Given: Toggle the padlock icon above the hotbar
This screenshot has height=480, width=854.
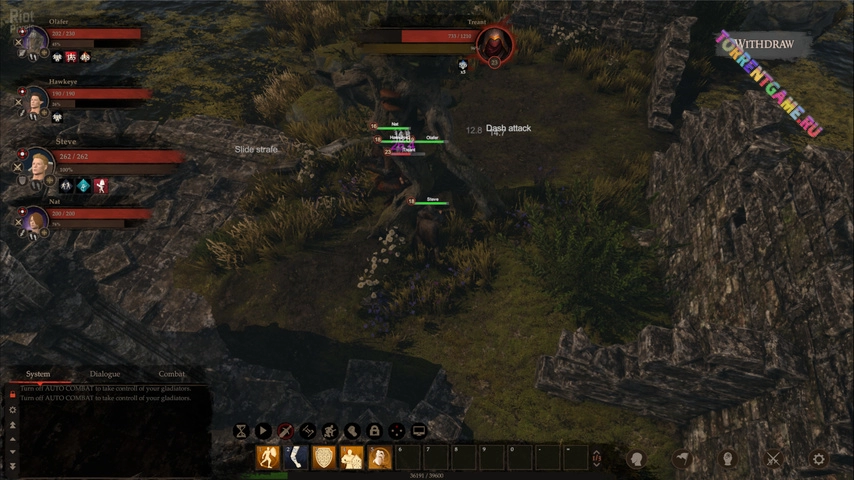Looking at the screenshot, I should click(x=374, y=431).
